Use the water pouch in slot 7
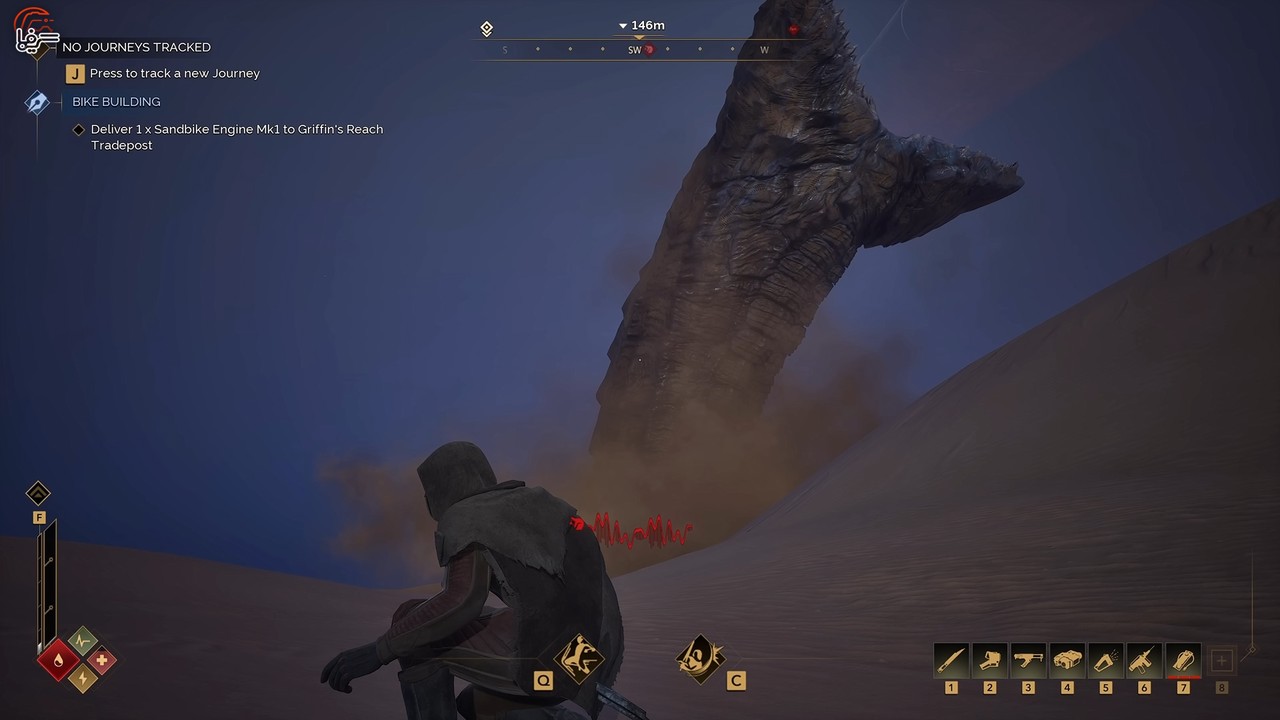Screen dimensions: 1280x720 coord(1183,660)
